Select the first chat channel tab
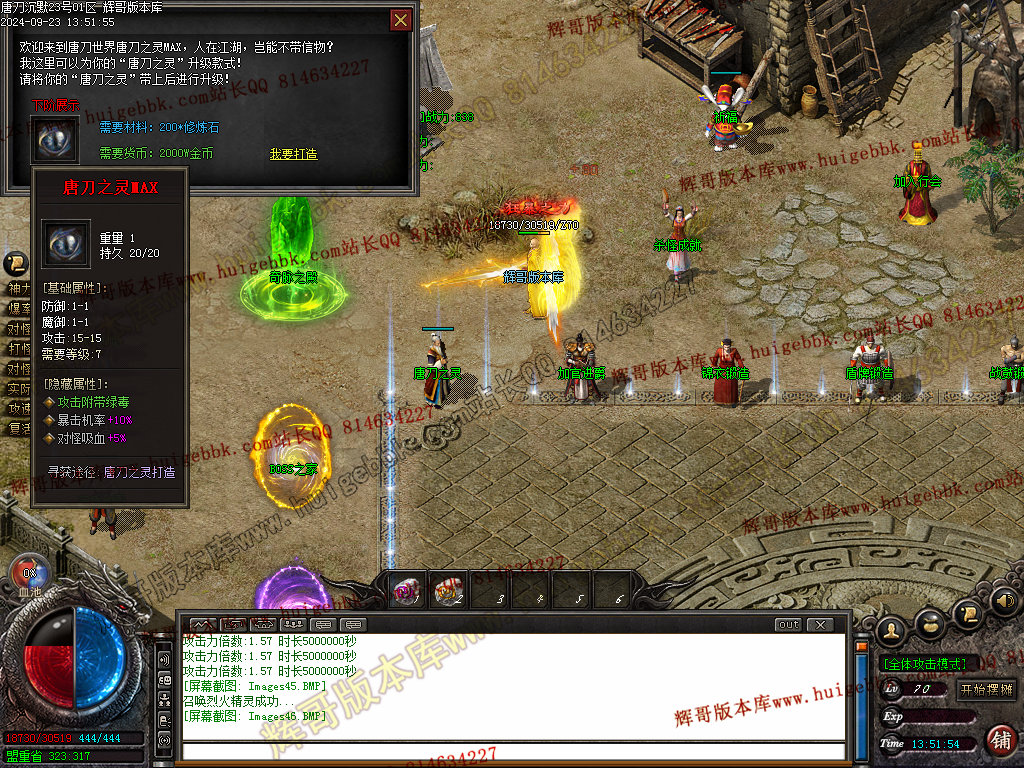 click(203, 625)
